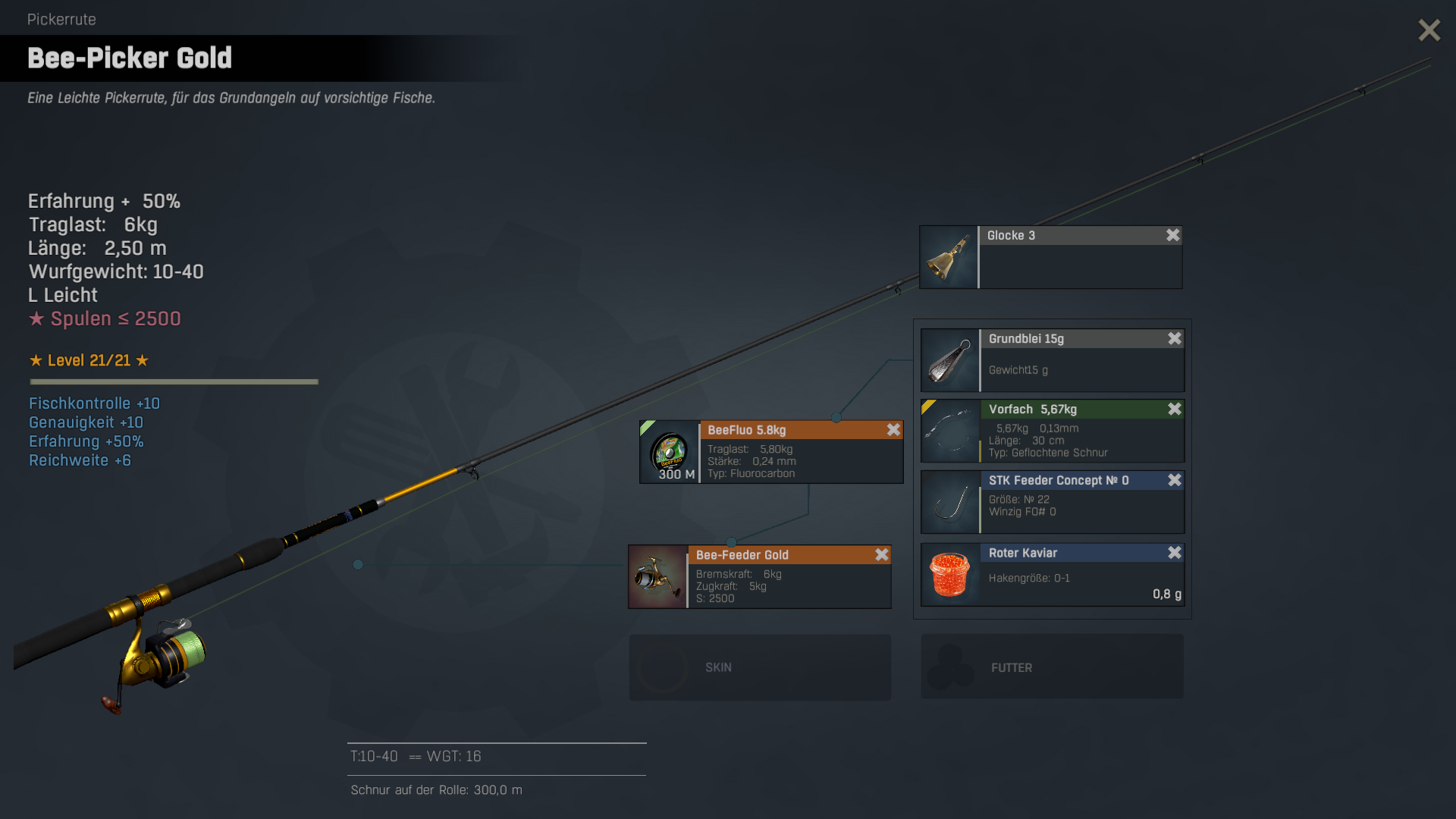Remove the Vorfach 5,67kg leader

click(1174, 409)
